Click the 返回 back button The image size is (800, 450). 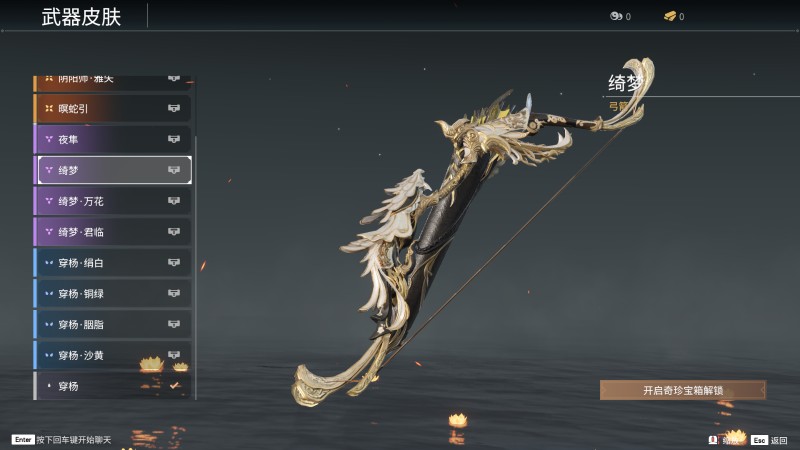click(x=771, y=440)
